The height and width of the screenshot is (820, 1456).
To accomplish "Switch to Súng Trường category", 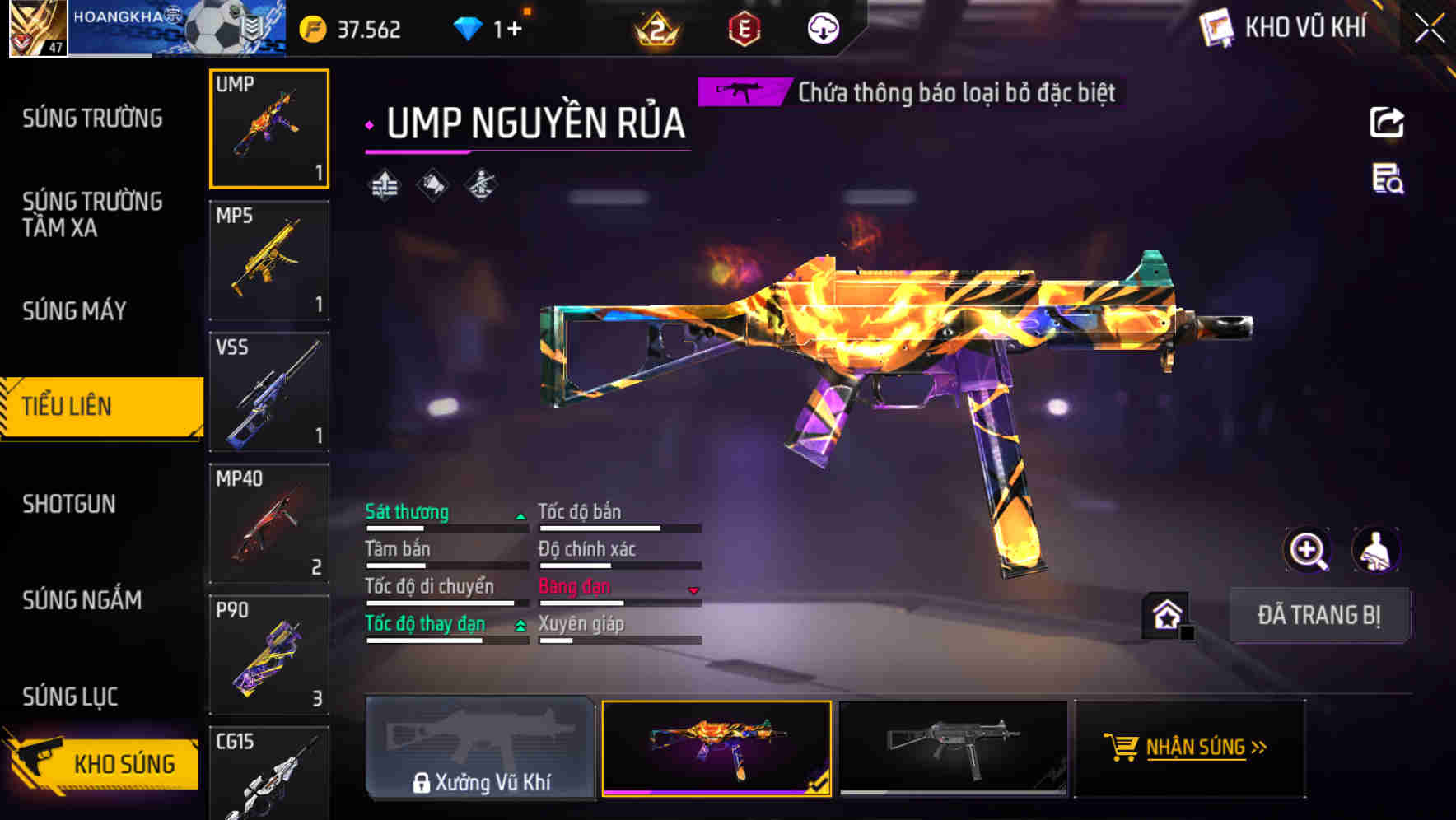I will (92, 119).
